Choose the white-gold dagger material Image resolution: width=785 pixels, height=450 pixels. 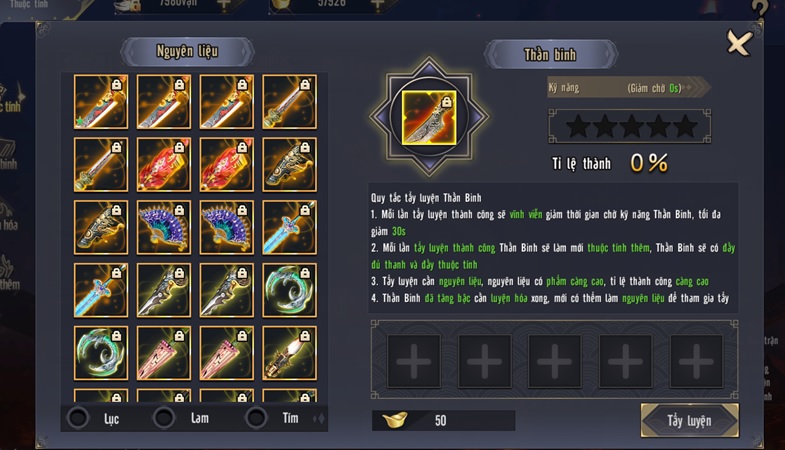pyautogui.click(x=289, y=352)
